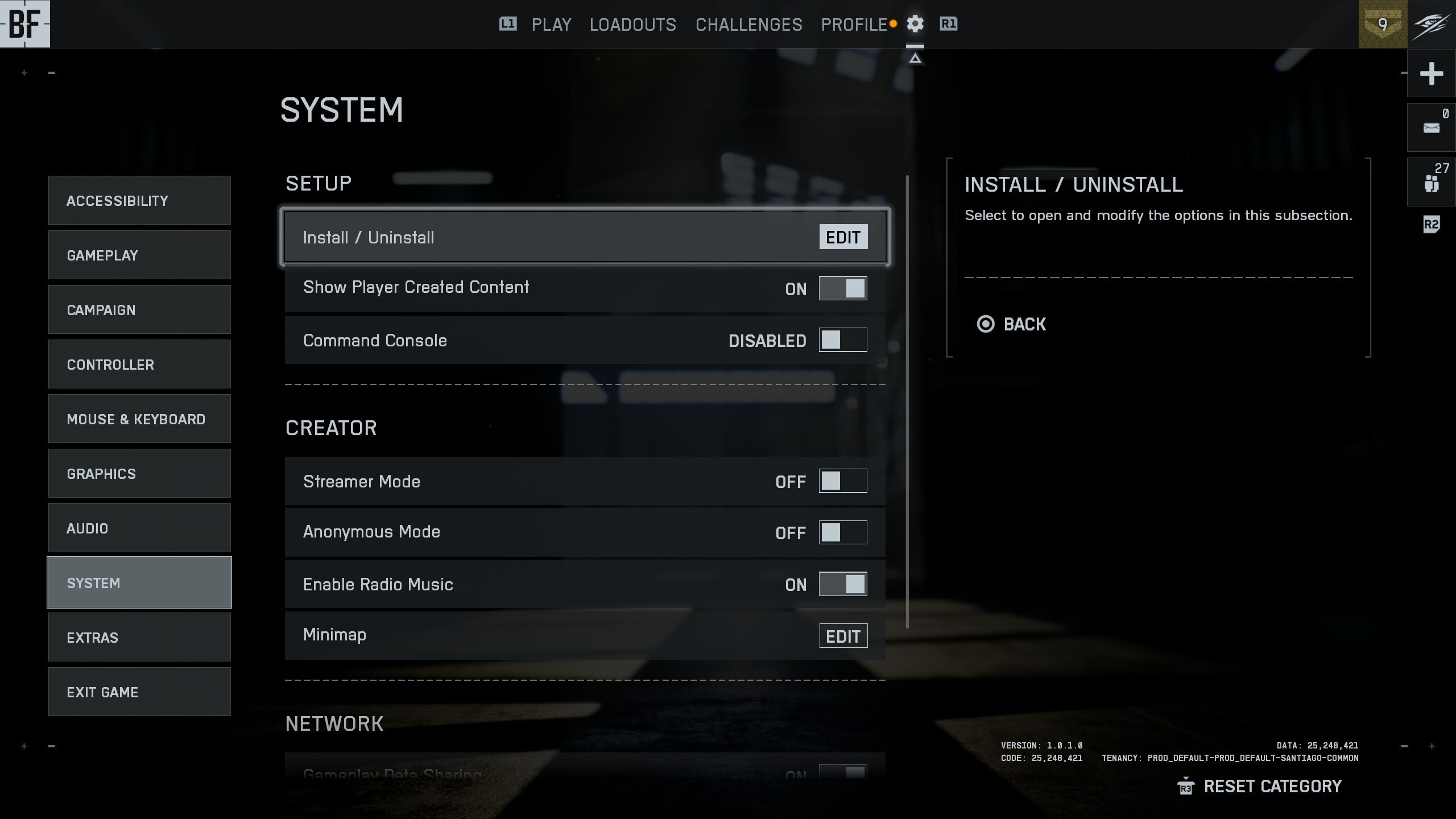1456x819 pixels.
Task: Edit the Minimap settings
Action: [x=843, y=636]
